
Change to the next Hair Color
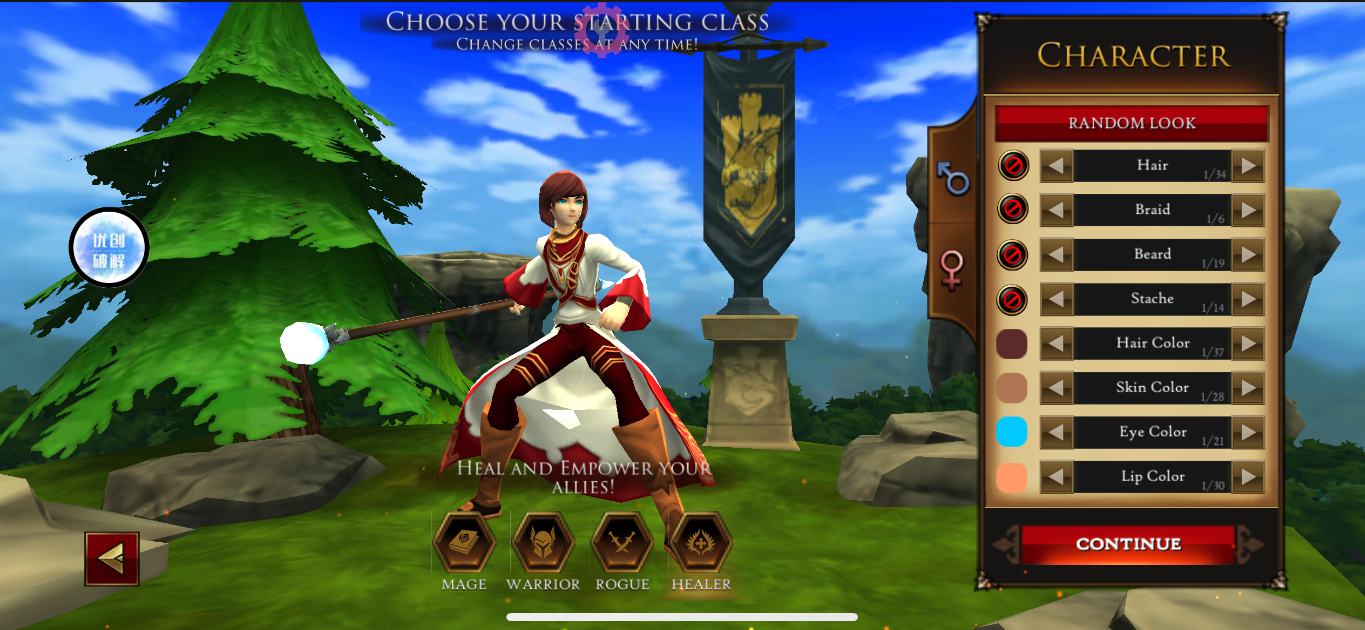pos(1248,343)
